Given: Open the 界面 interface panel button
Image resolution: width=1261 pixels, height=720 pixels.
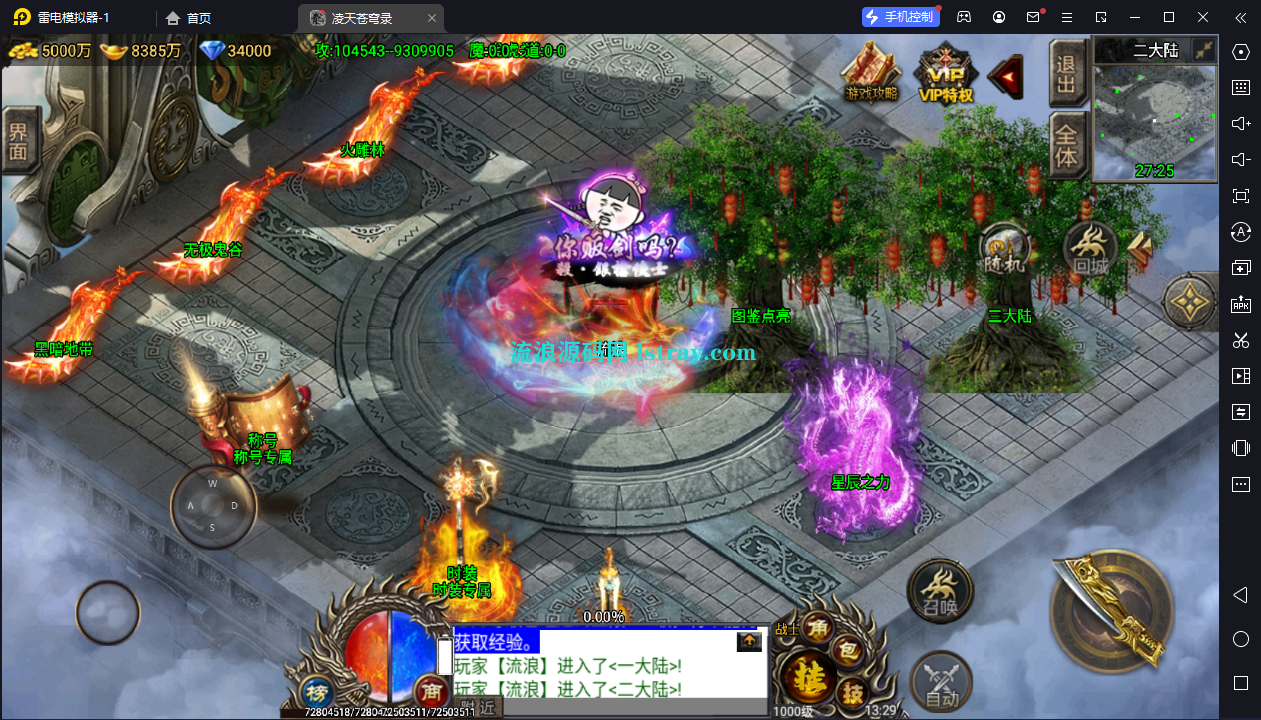Looking at the screenshot, I should tap(18, 140).
